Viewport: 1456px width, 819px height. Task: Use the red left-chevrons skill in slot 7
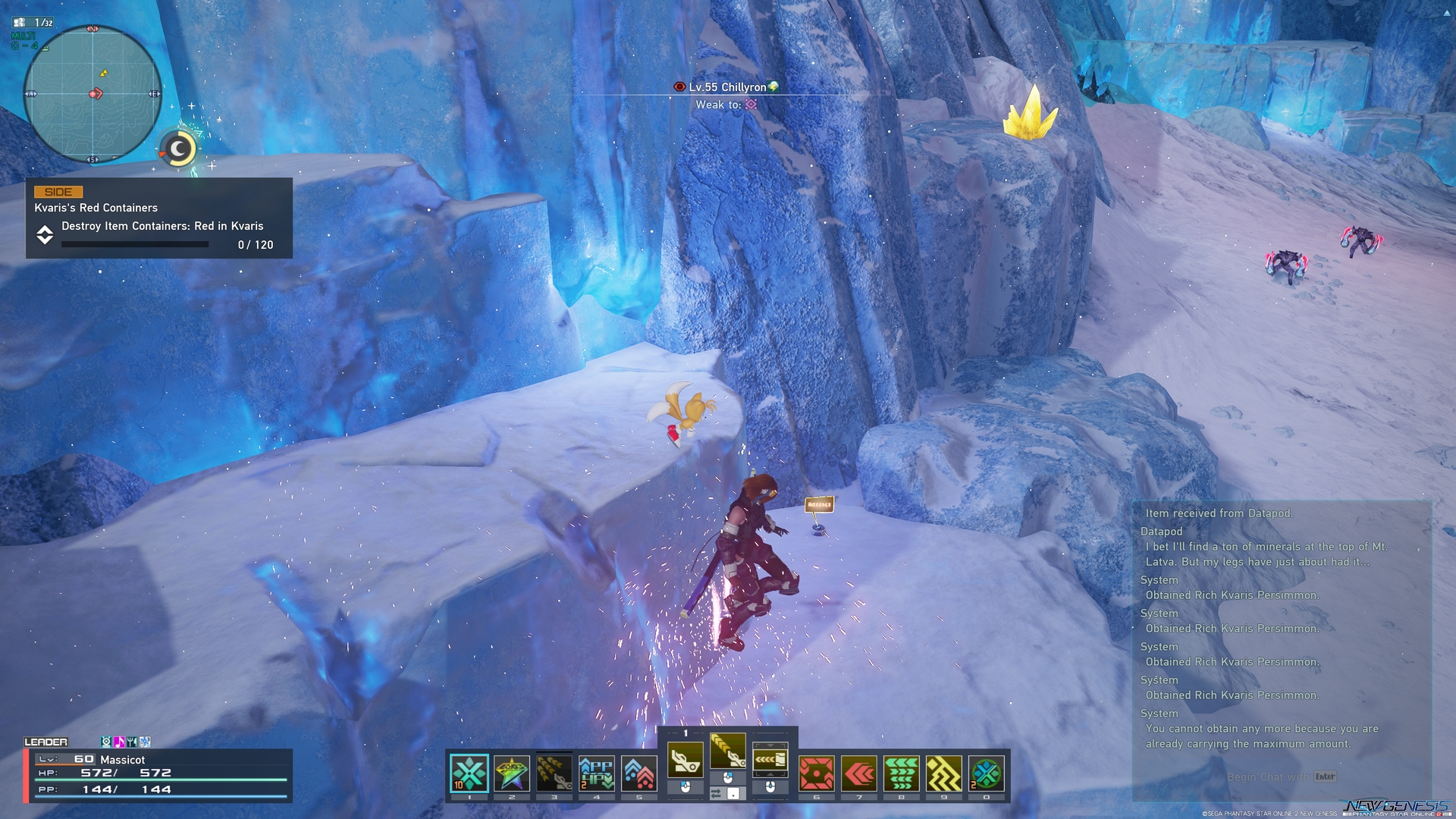coord(859,773)
